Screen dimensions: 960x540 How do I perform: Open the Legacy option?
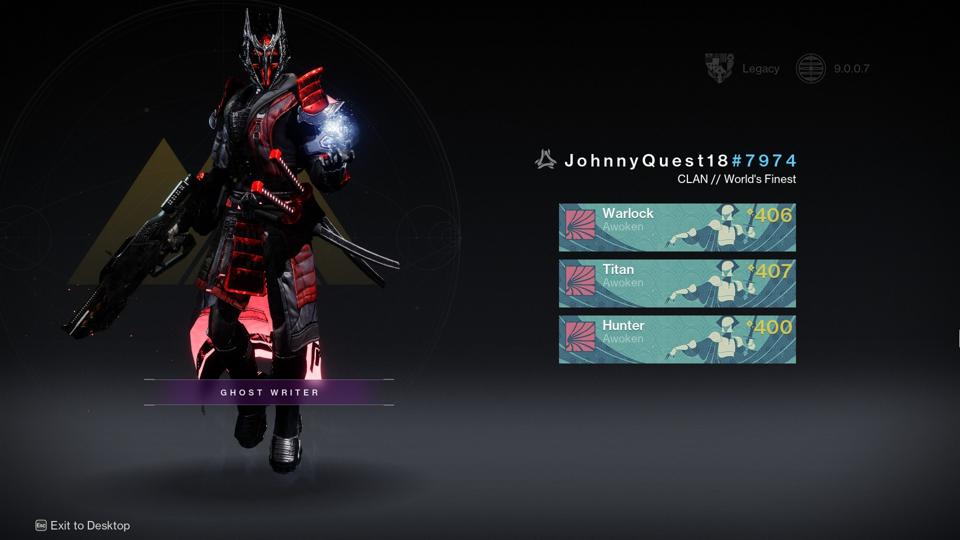click(x=742, y=69)
